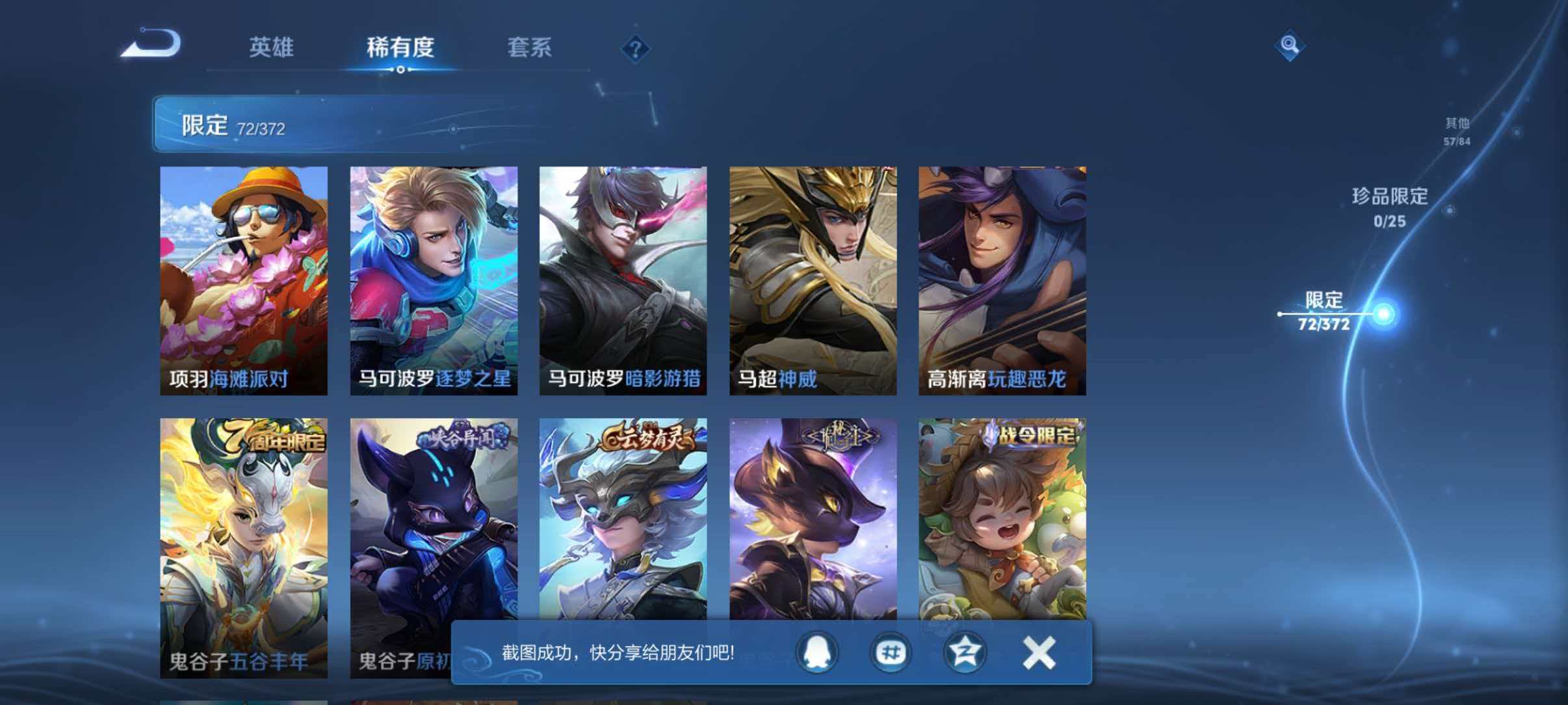1568x705 pixels.
Task: Share via the QQ Zone star icon
Action: click(x=966, y=653)
